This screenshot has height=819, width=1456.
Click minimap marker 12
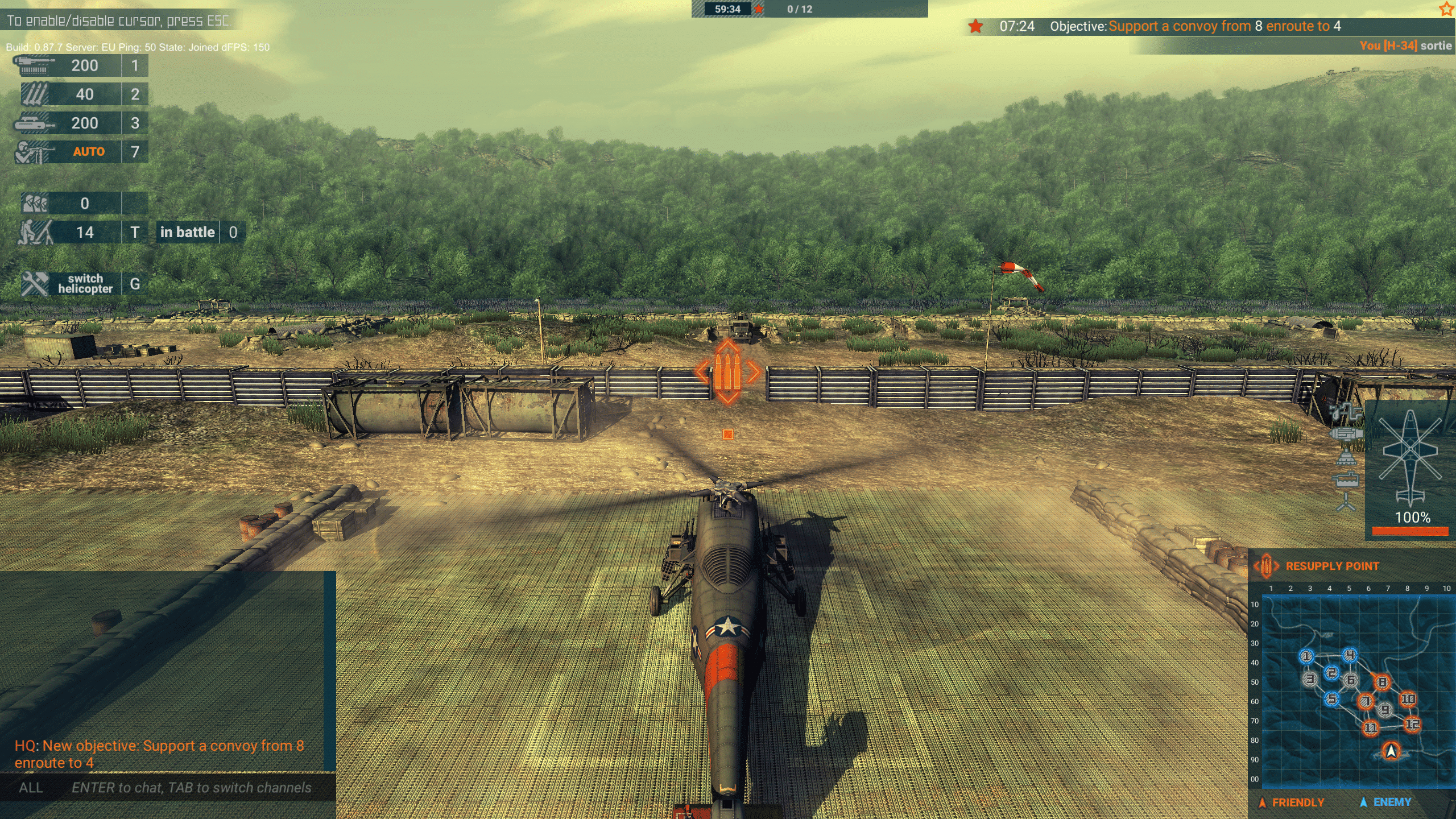click(1412, 724)
